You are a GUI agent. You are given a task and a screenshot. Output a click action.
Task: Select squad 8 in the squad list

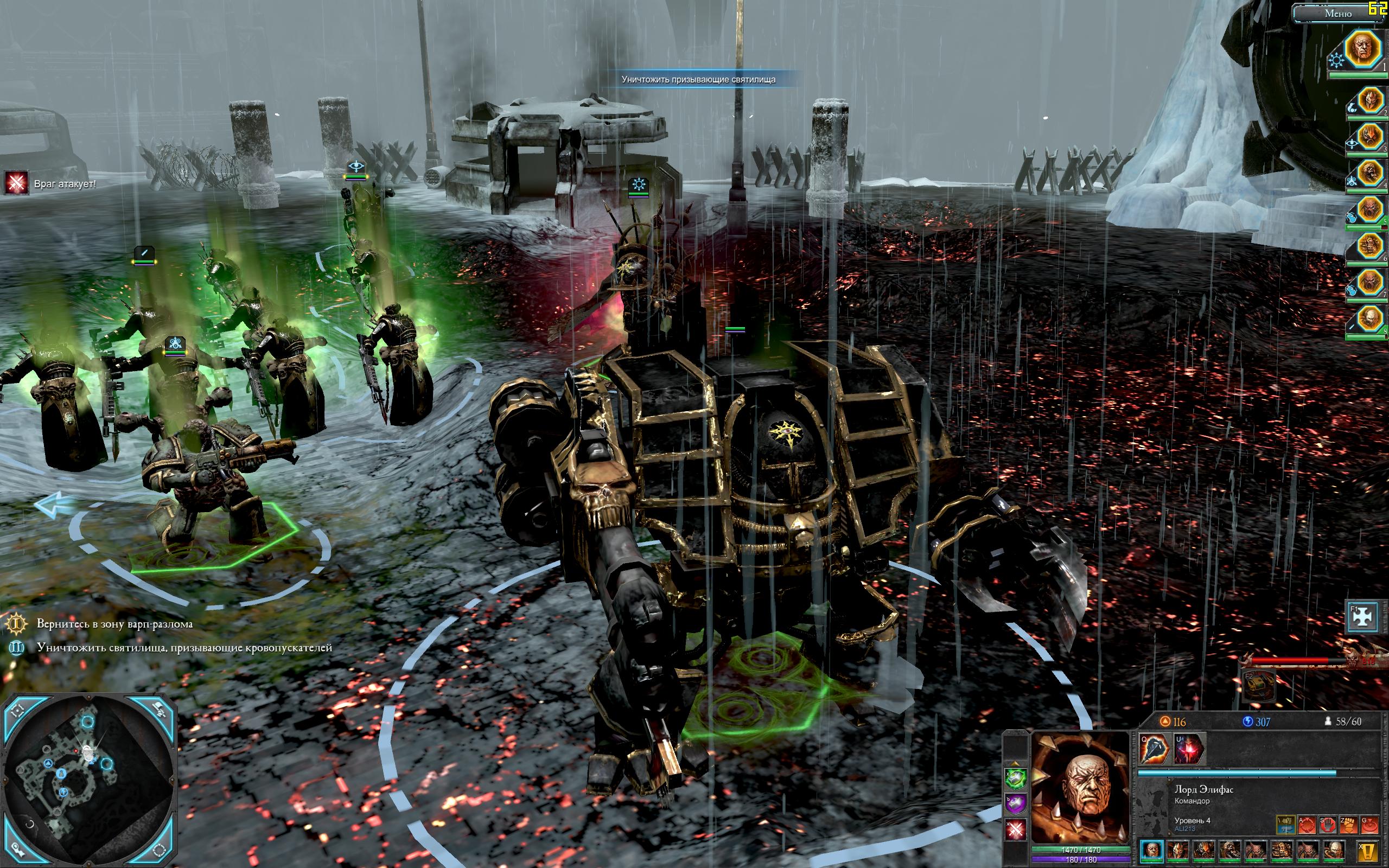(x=1369, y=318)
